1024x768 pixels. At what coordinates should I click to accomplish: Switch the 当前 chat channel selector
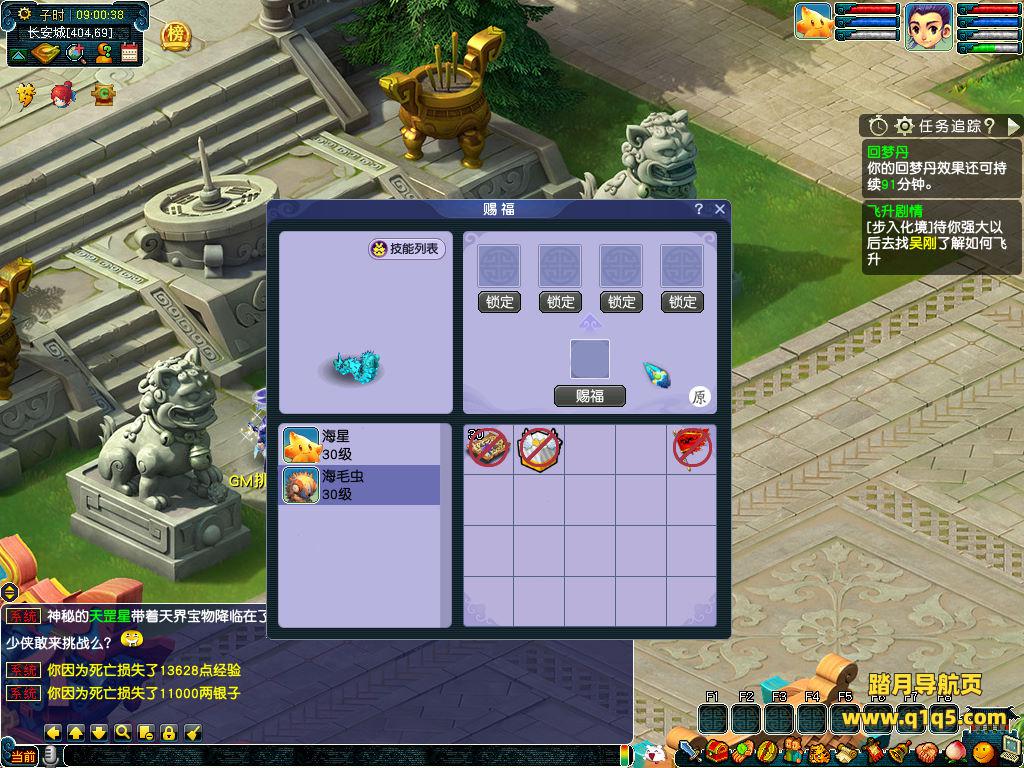(x=24, y=757)
